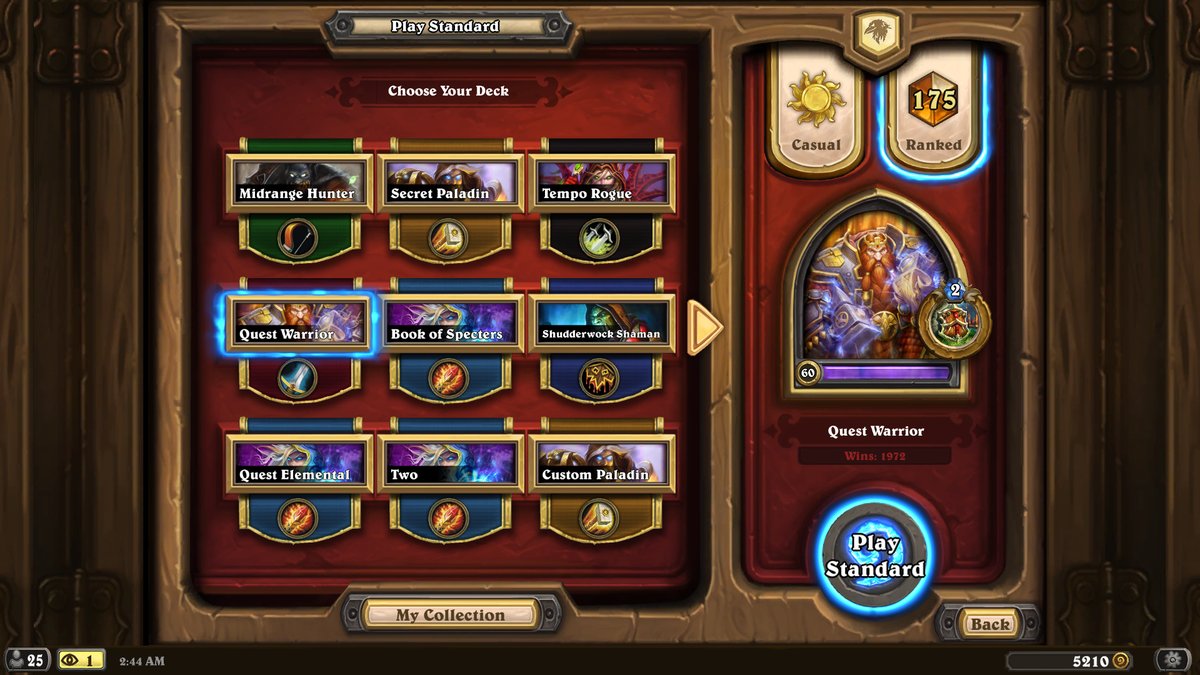Select the deck named Two

[x=450, y=465]
